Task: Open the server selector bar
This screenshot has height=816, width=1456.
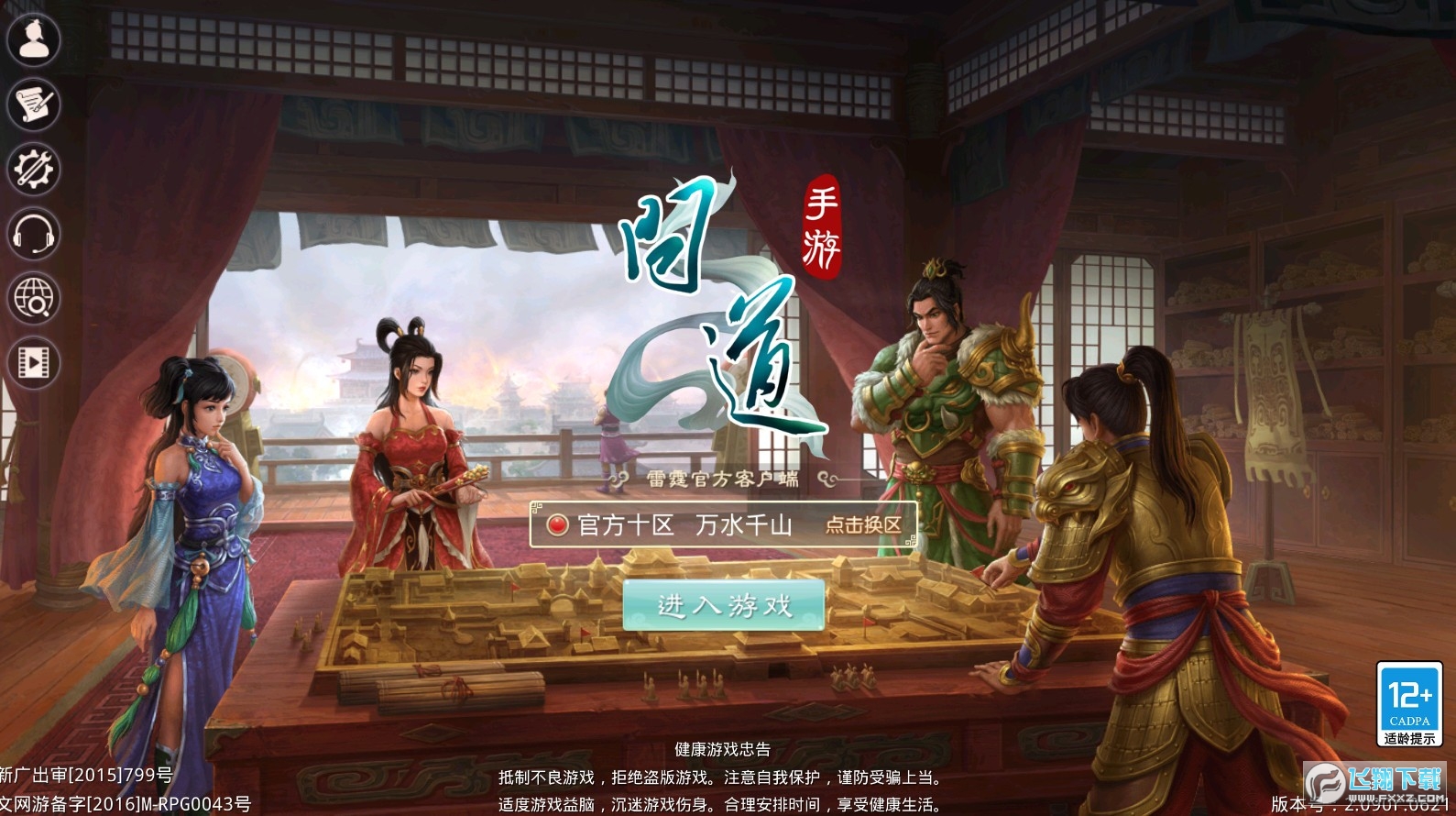Action: click(x=724, y=525)
